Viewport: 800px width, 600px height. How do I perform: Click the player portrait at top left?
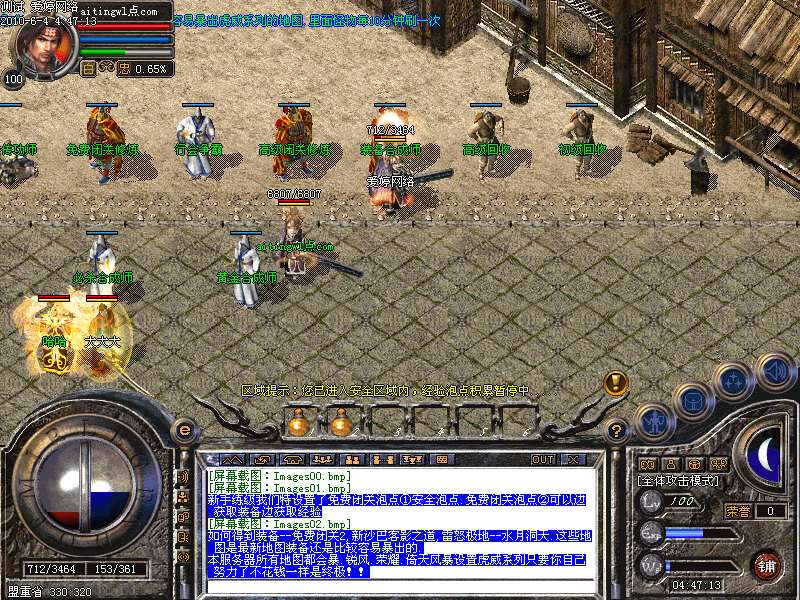pos(40,46)
